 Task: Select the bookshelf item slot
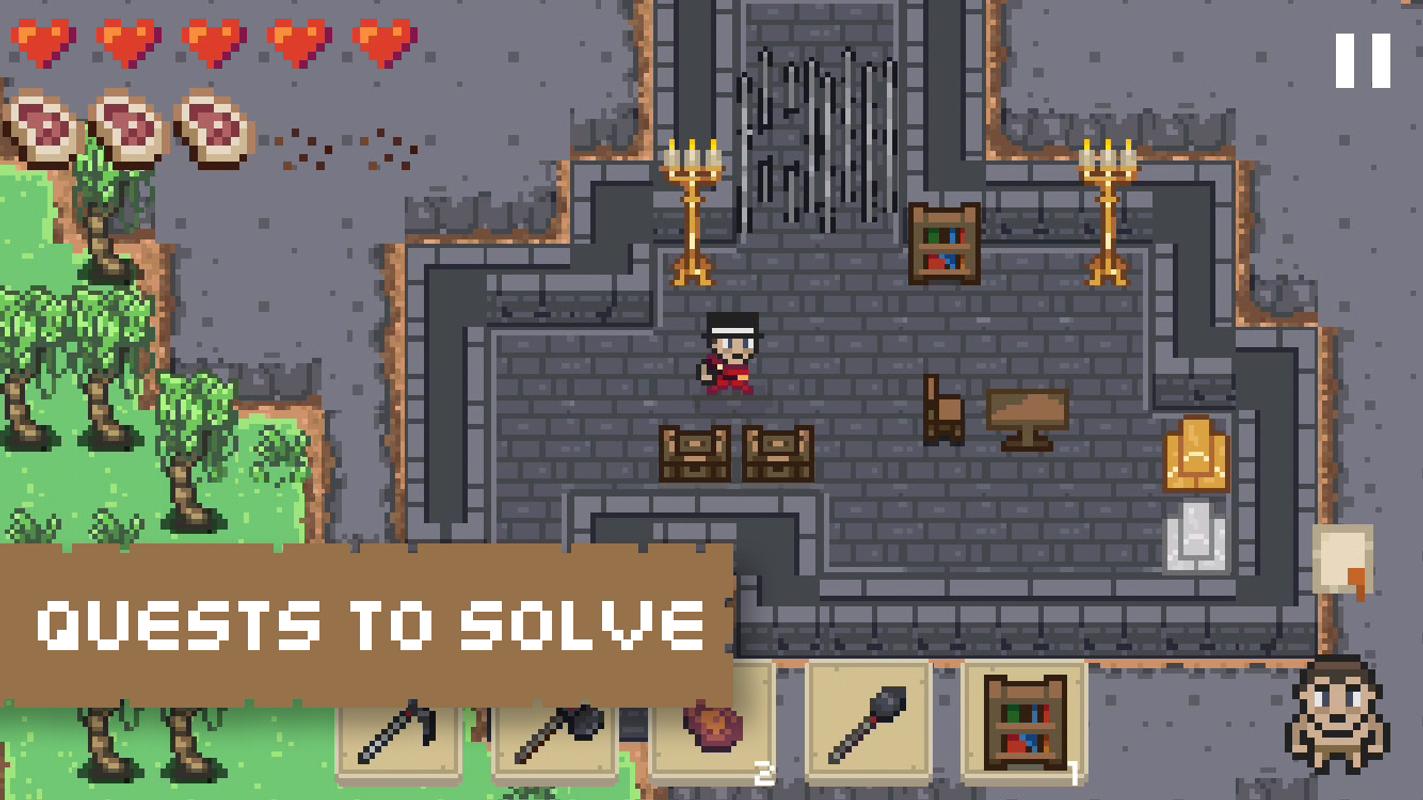1024,724
